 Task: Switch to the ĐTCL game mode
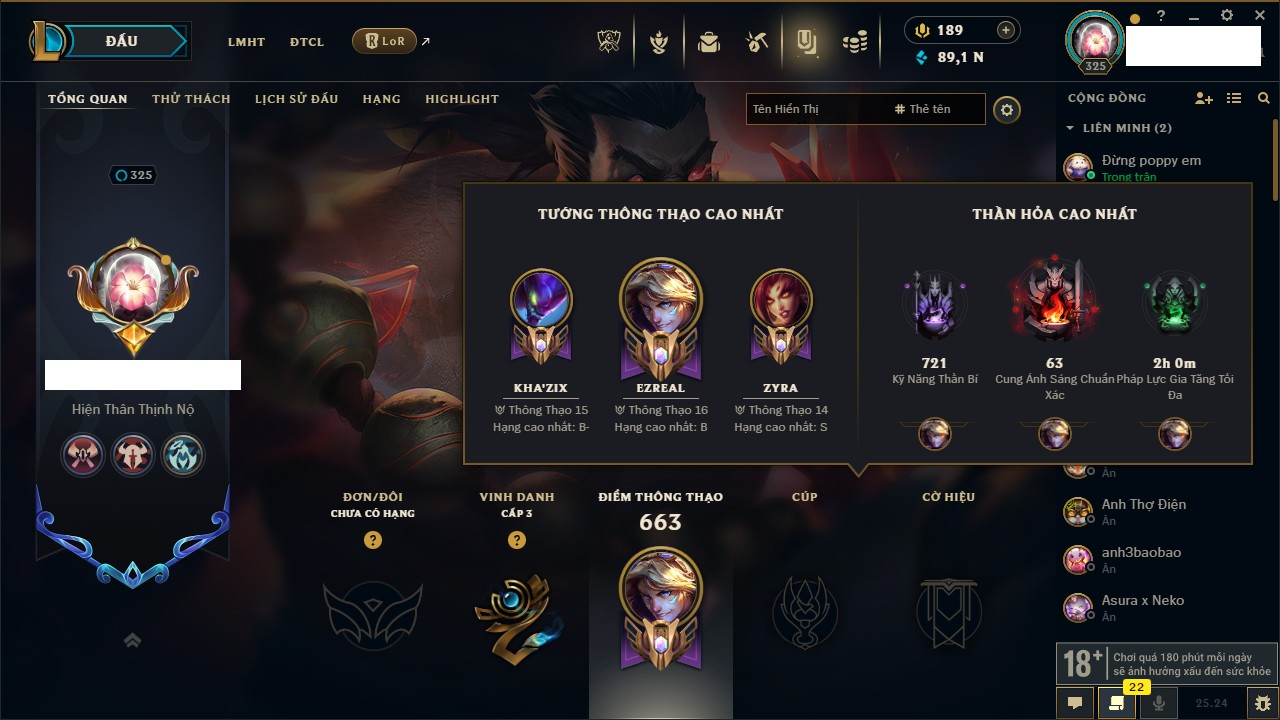click(x=307, y=42)
